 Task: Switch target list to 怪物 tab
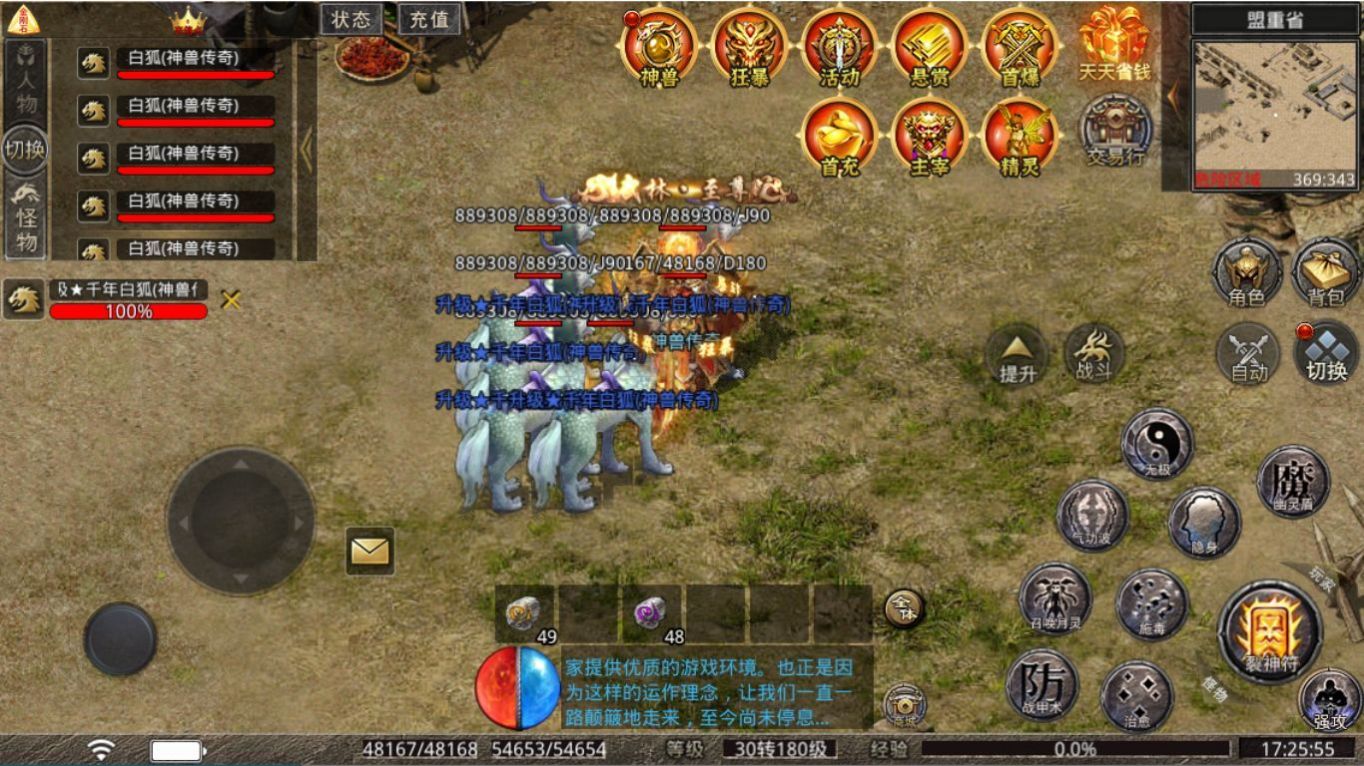click(x=25, y=218)
